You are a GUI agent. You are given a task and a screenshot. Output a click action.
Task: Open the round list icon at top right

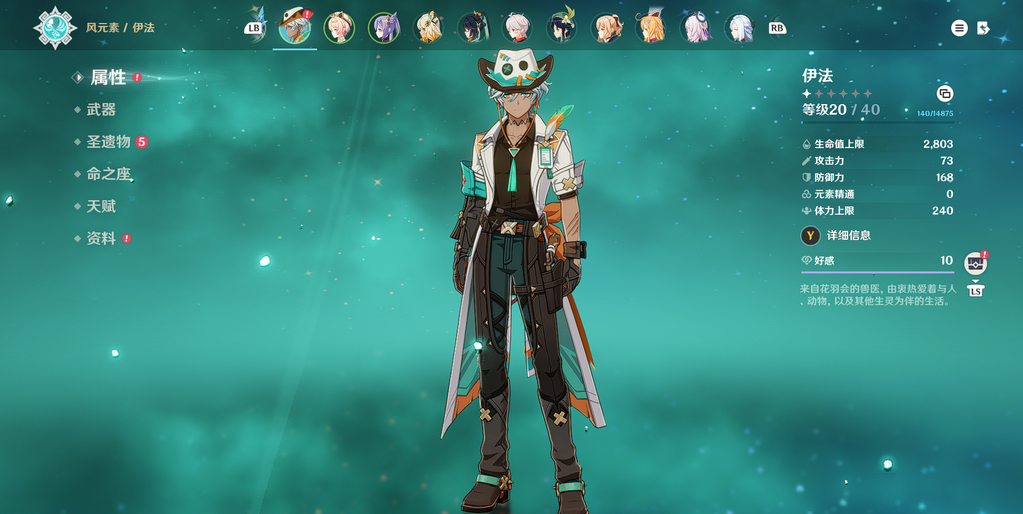coord(959,28)
